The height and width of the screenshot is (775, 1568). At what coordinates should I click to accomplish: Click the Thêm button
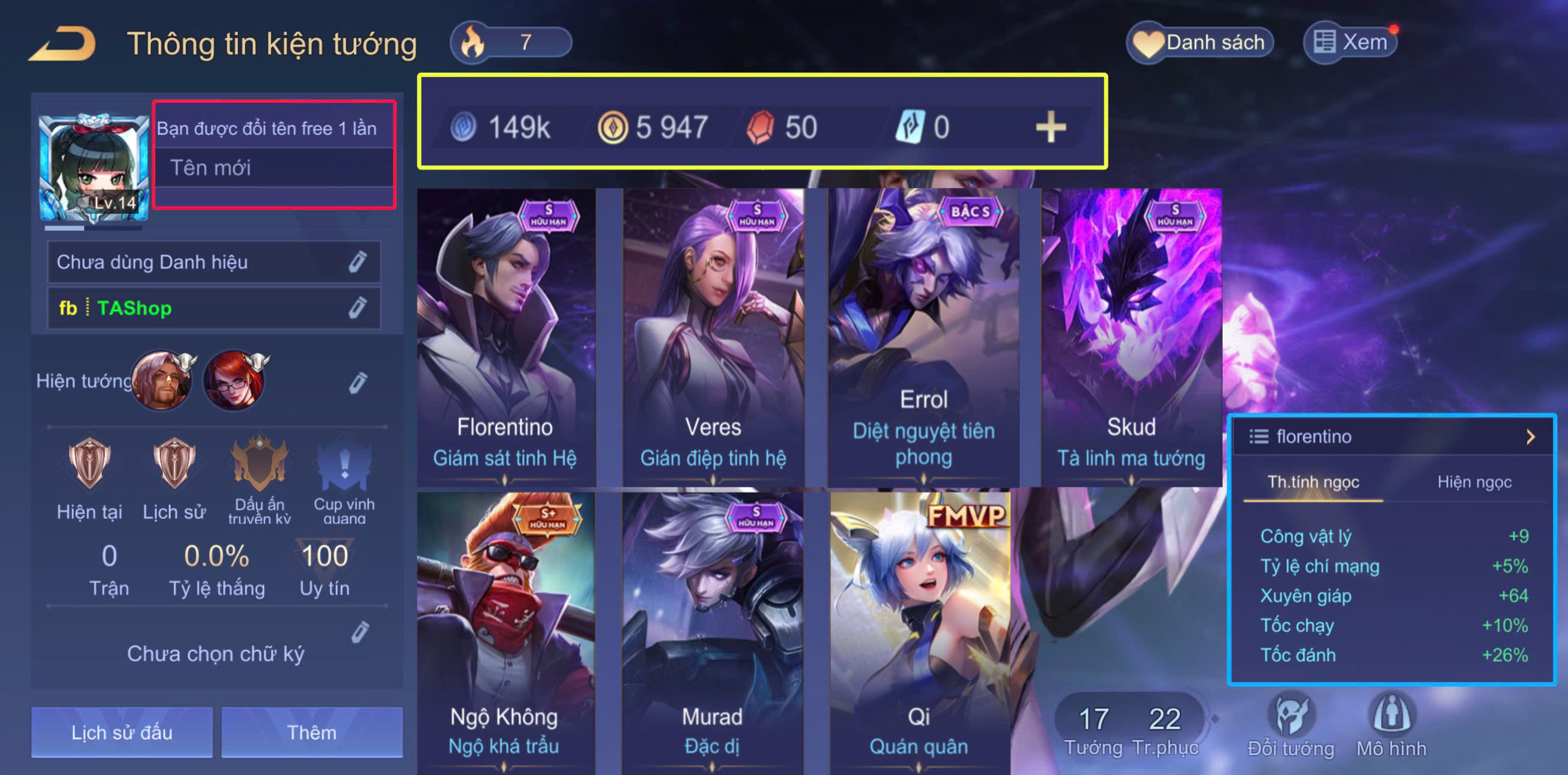pyautogui.click(x=312, y=732)
